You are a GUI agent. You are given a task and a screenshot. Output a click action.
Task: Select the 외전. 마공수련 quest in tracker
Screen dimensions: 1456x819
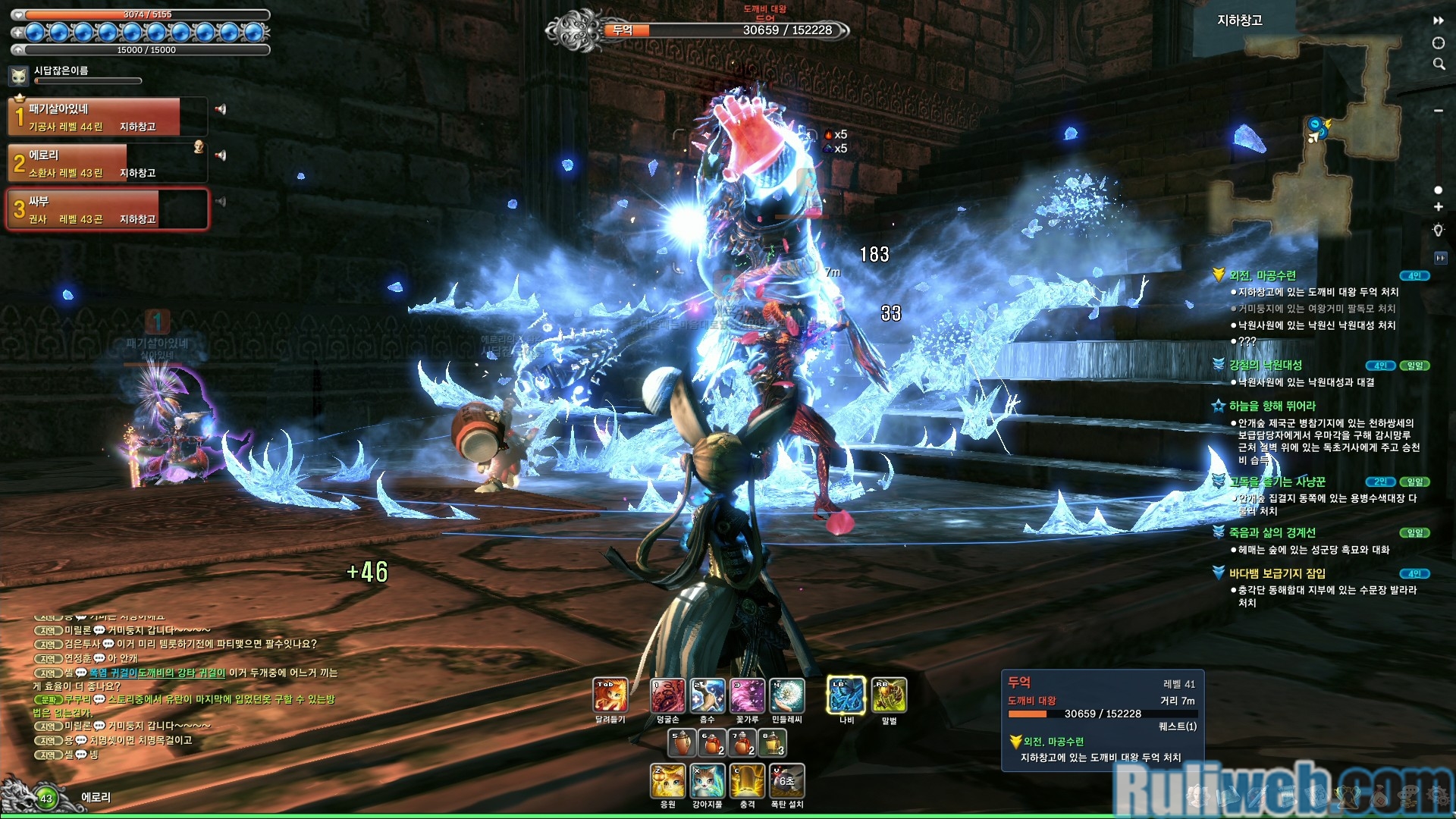point(1263,276)
